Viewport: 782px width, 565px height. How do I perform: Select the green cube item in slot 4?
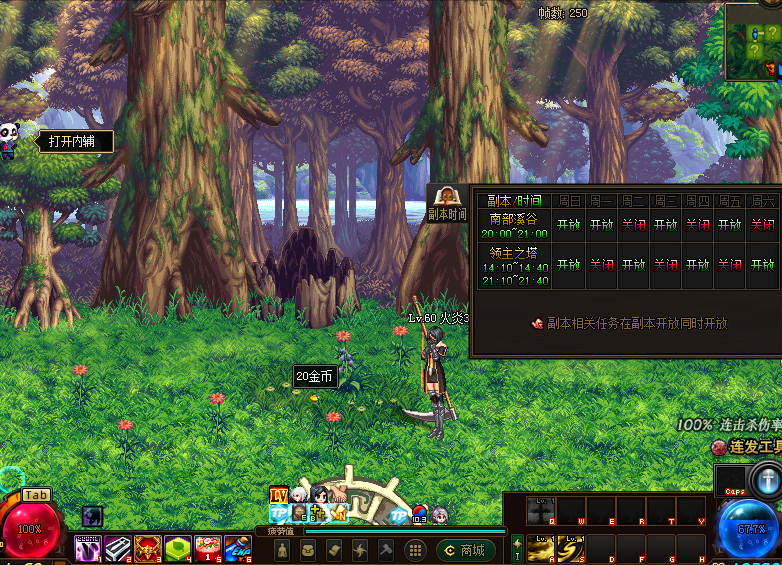178,548
